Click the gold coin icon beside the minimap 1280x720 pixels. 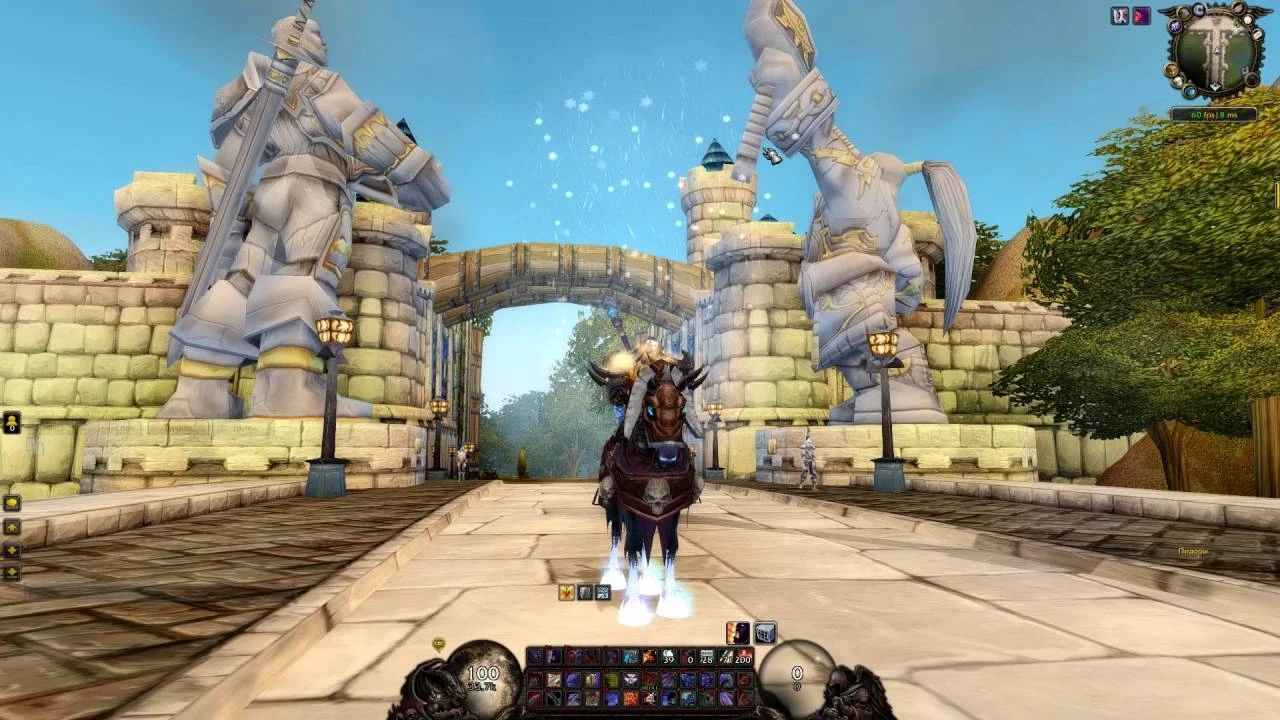1171,70
